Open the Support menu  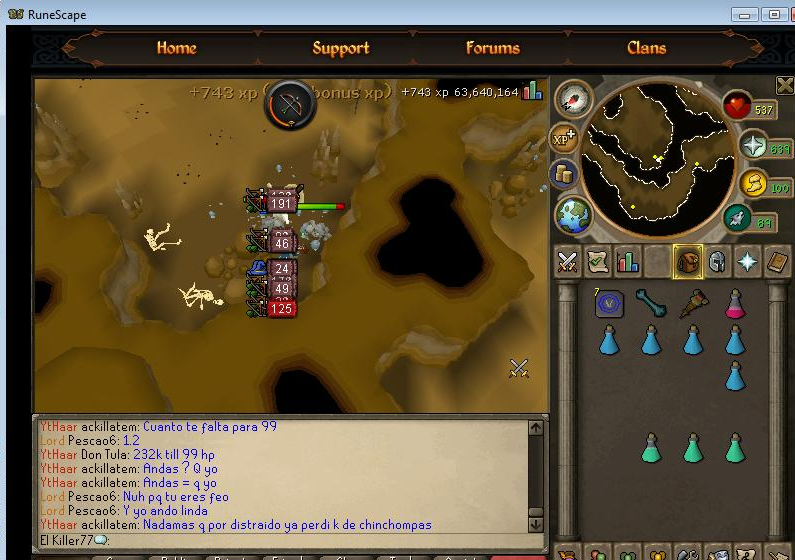[x=340, y=48]
